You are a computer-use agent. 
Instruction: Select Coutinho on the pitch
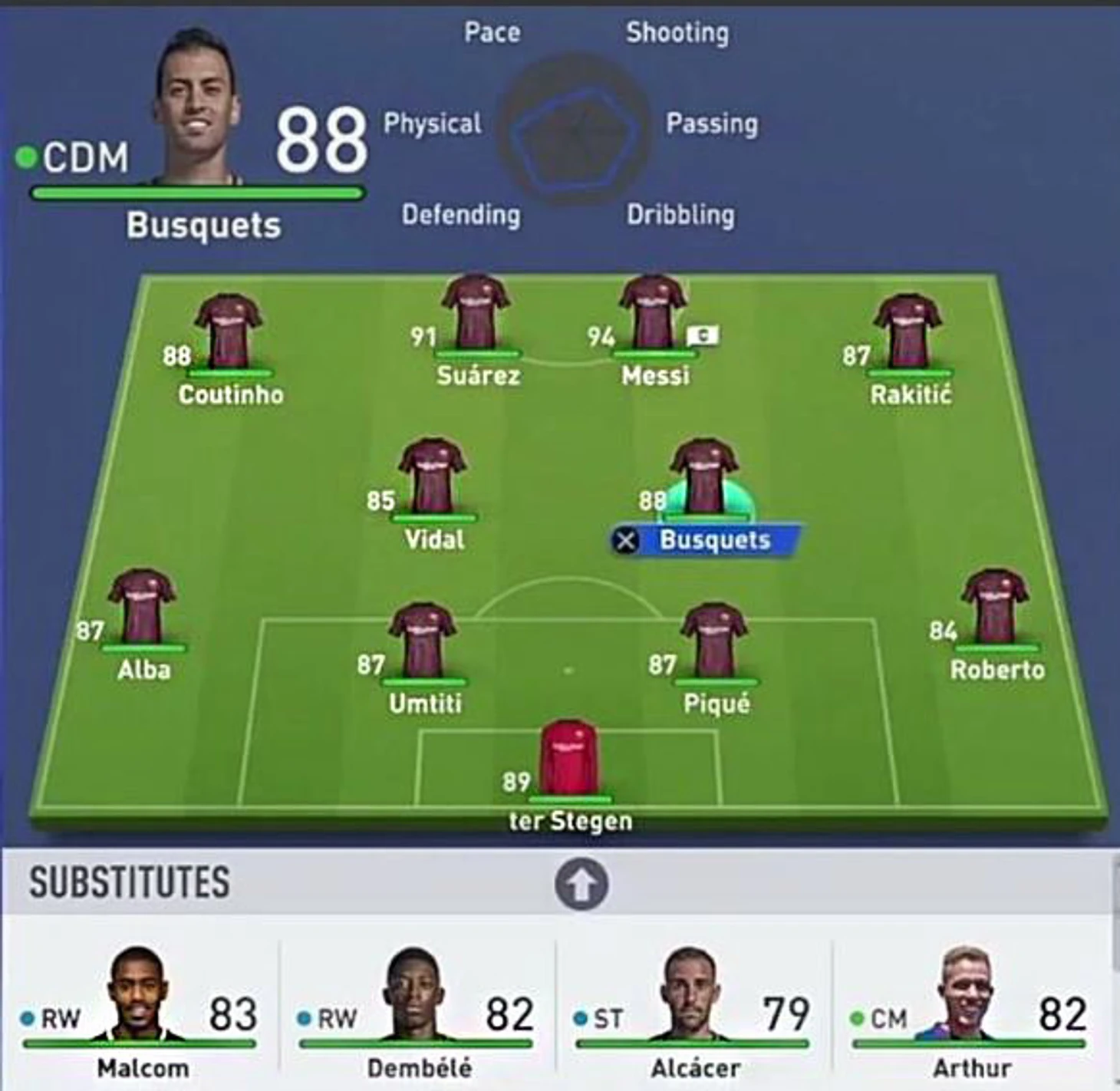coord(228,334)
